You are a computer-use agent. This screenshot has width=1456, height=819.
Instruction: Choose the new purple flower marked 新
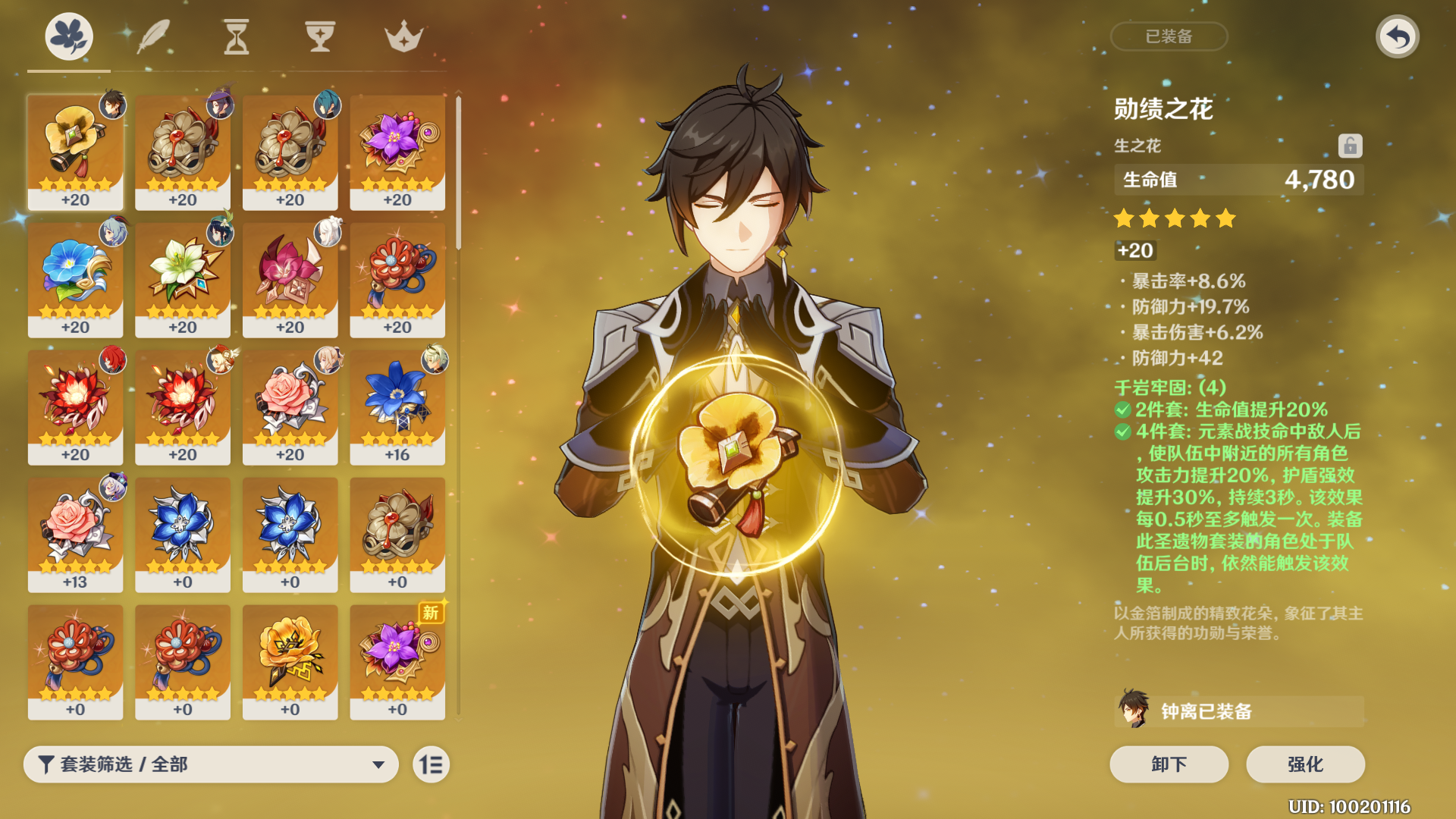(x=397, y=661)
